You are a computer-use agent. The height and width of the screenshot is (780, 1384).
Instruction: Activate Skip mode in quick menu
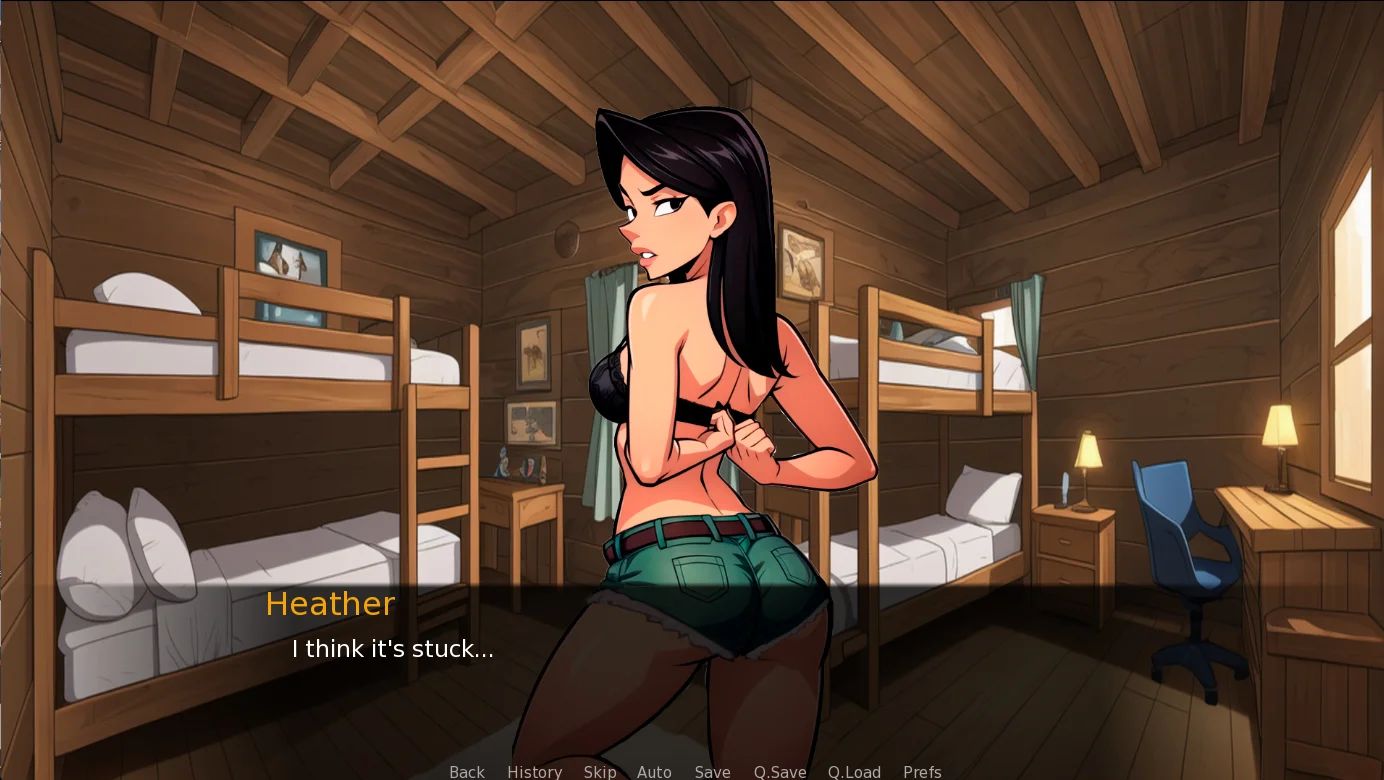point(600,772)
